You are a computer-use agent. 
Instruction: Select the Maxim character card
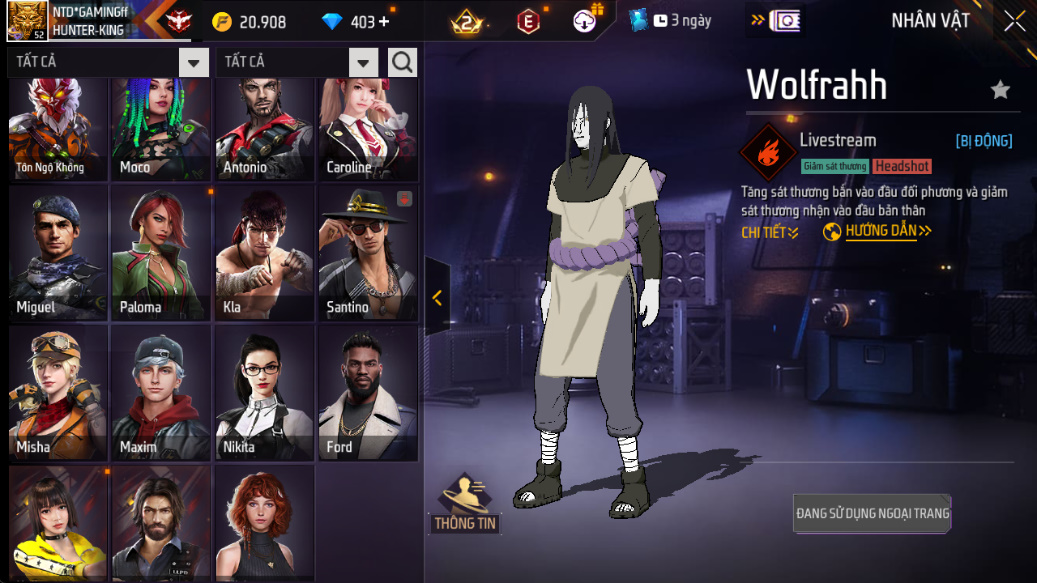click(161, 392)
